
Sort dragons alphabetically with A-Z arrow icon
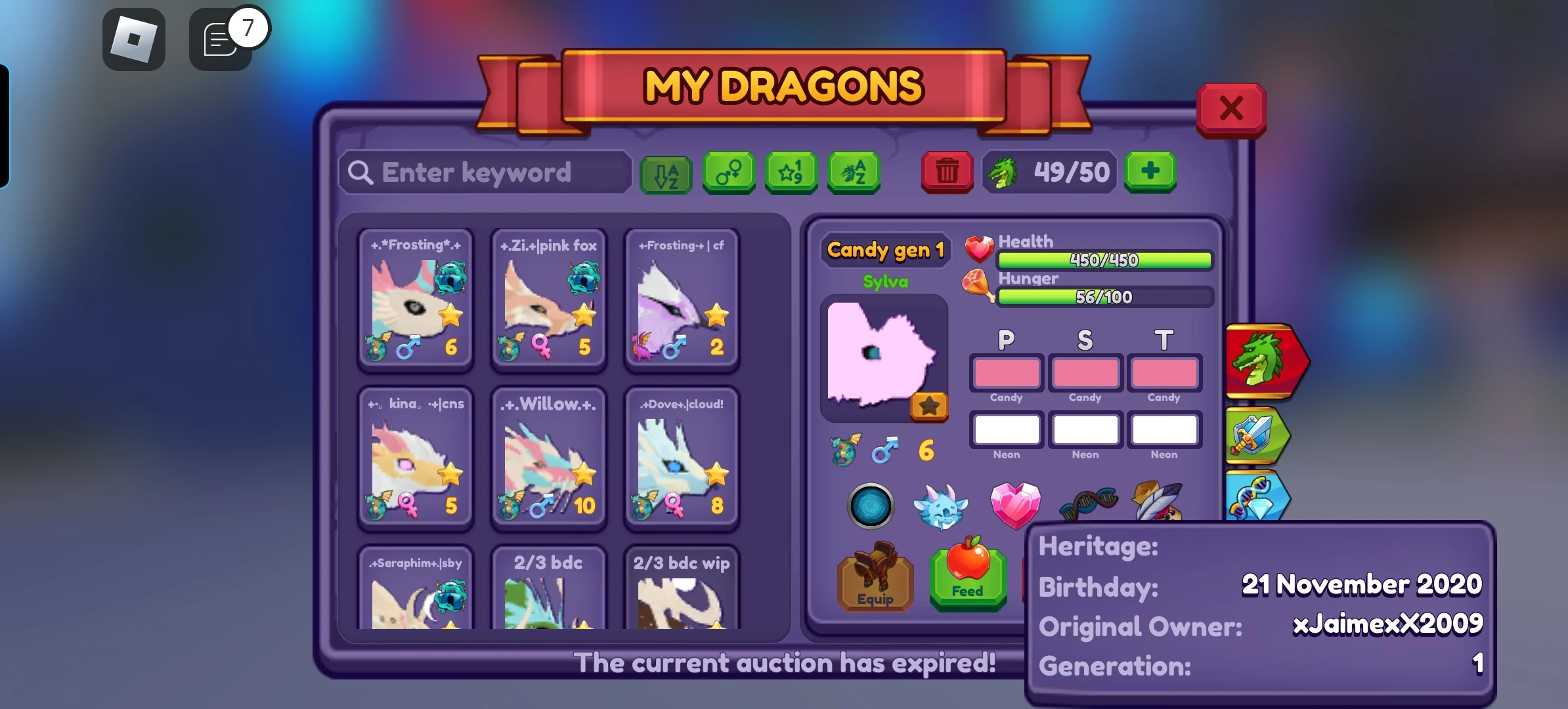click(666, 173)
